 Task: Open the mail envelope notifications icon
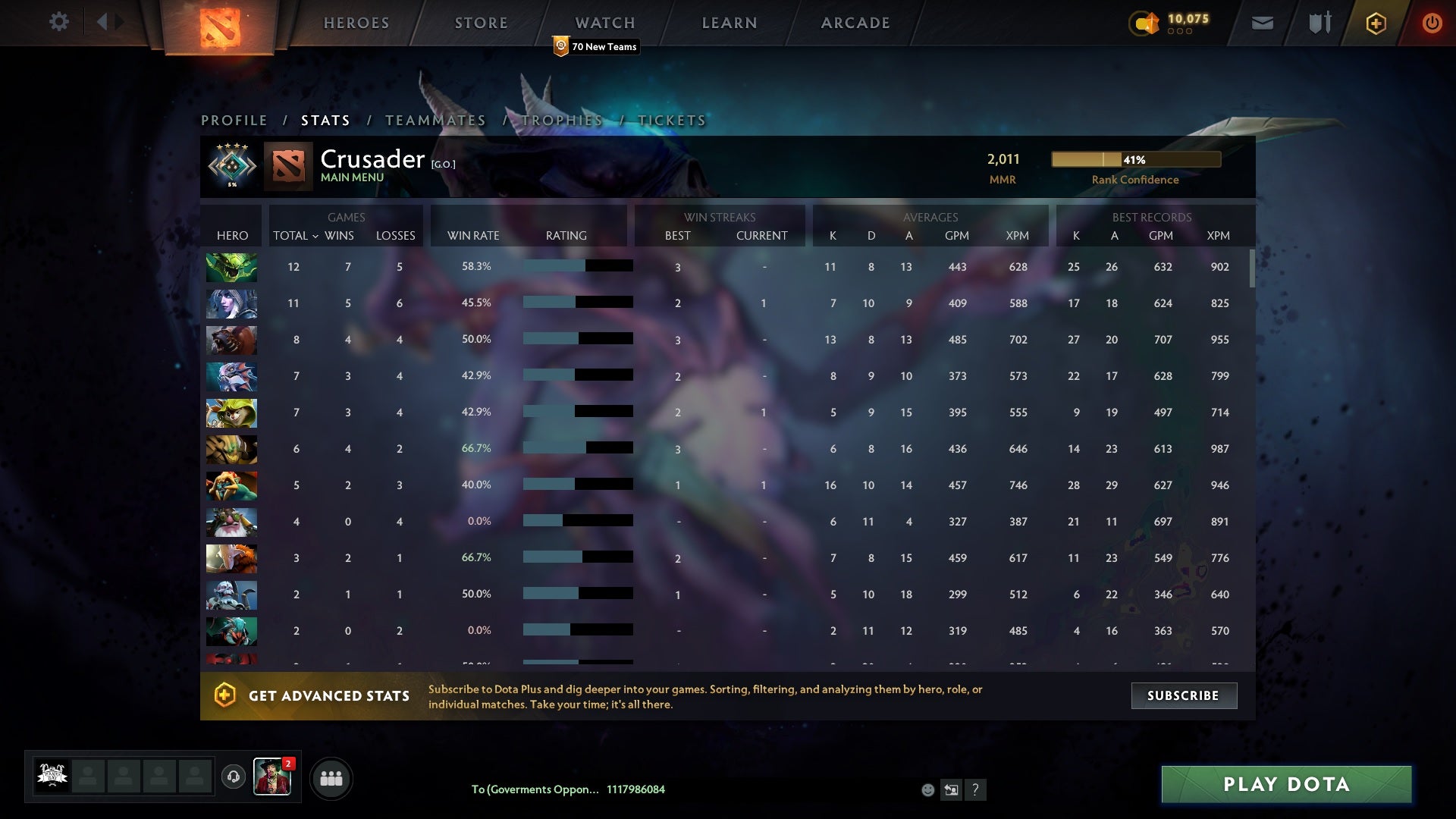(x=1262, y=22)
